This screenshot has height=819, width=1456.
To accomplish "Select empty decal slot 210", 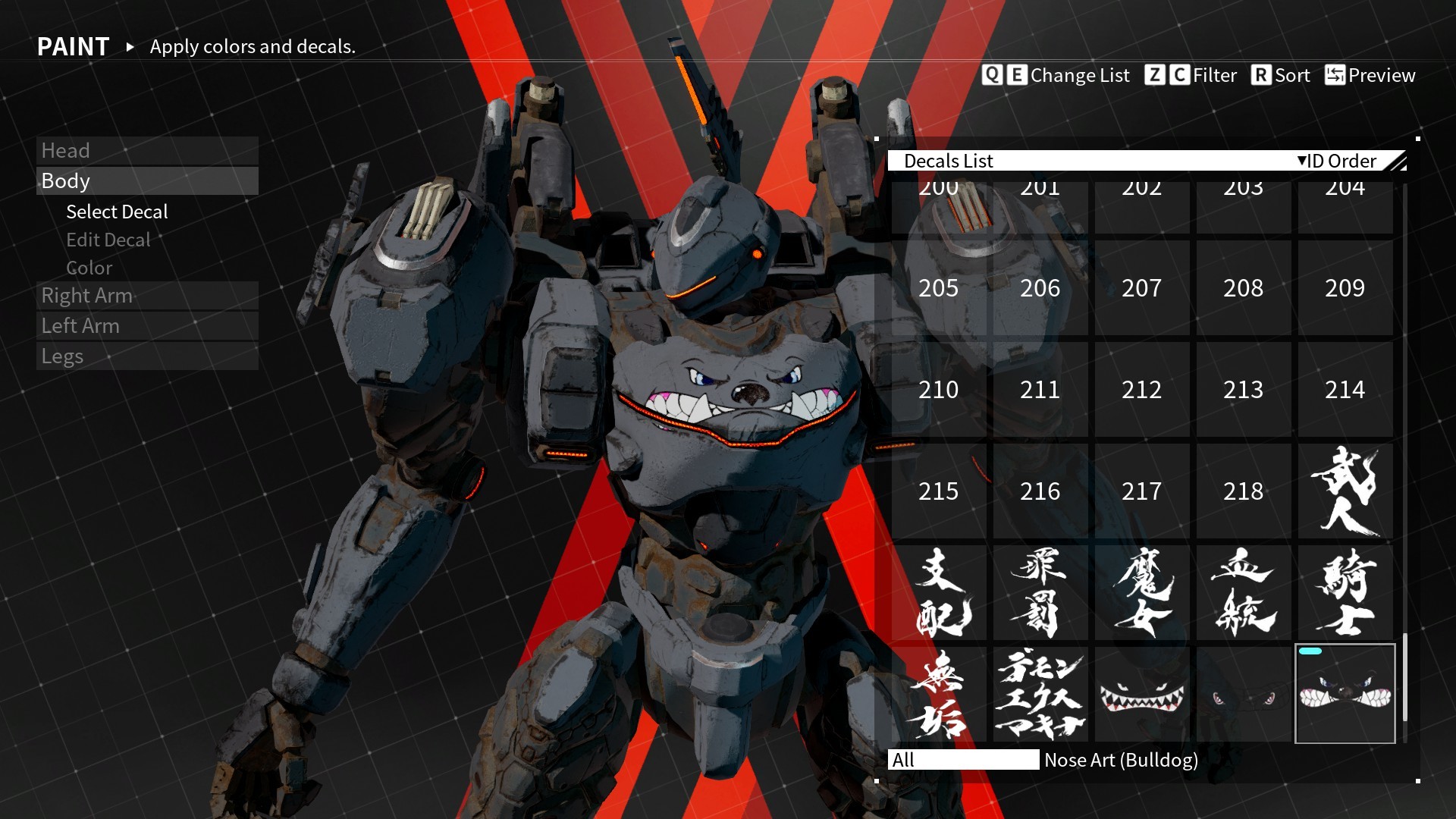I will [x=939, y=390].
